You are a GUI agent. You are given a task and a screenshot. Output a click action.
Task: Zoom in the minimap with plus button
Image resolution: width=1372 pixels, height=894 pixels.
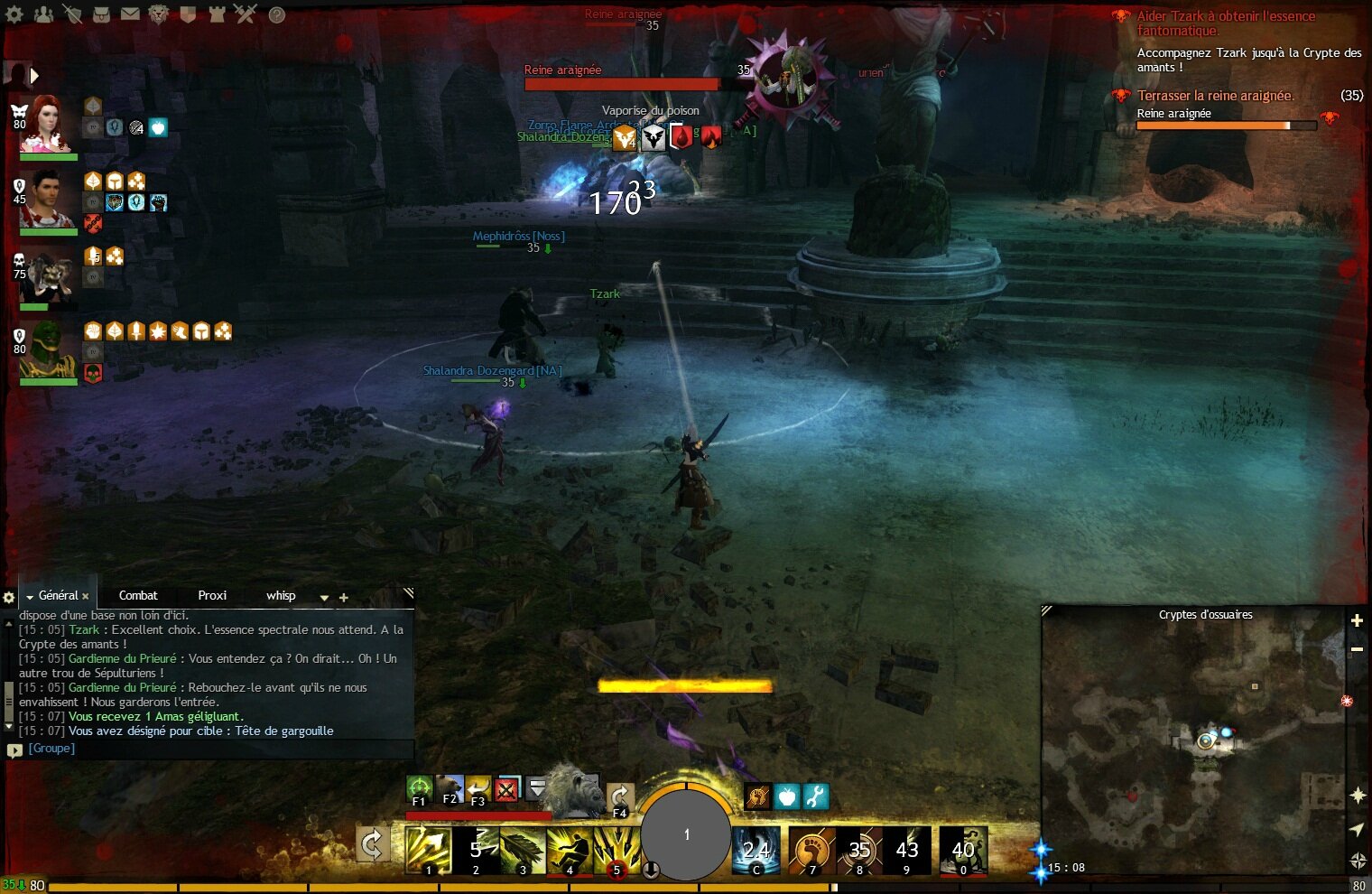click(x=1357, y=621)
